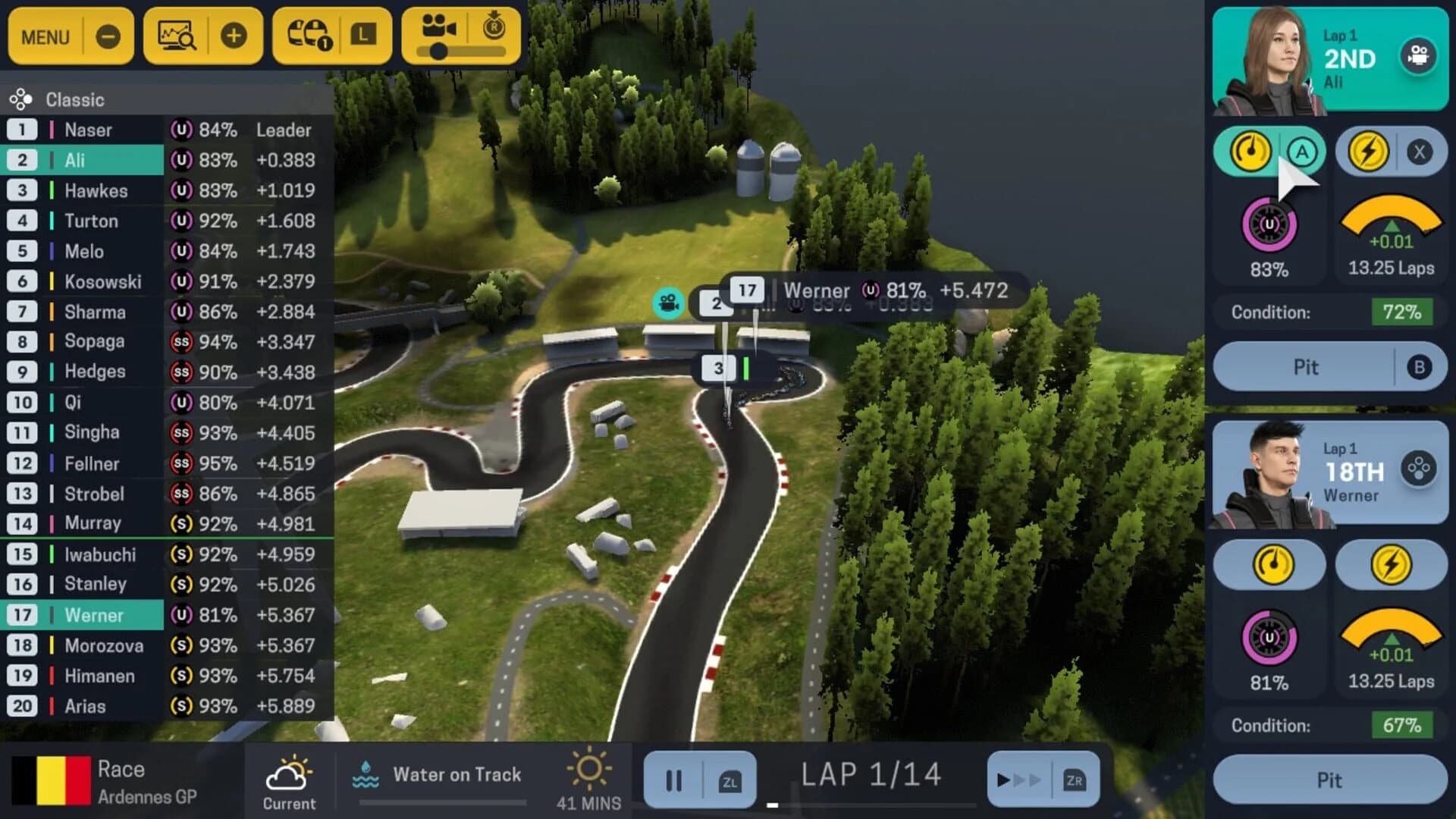Click the camera icon on Ali's driver card
The height and width of the screenshot is (819, 1456).
1420,57
